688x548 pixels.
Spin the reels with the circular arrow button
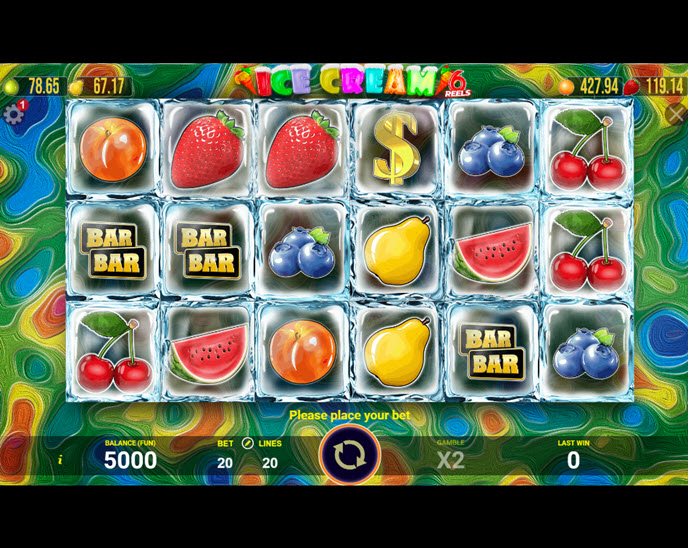point(349,455)
